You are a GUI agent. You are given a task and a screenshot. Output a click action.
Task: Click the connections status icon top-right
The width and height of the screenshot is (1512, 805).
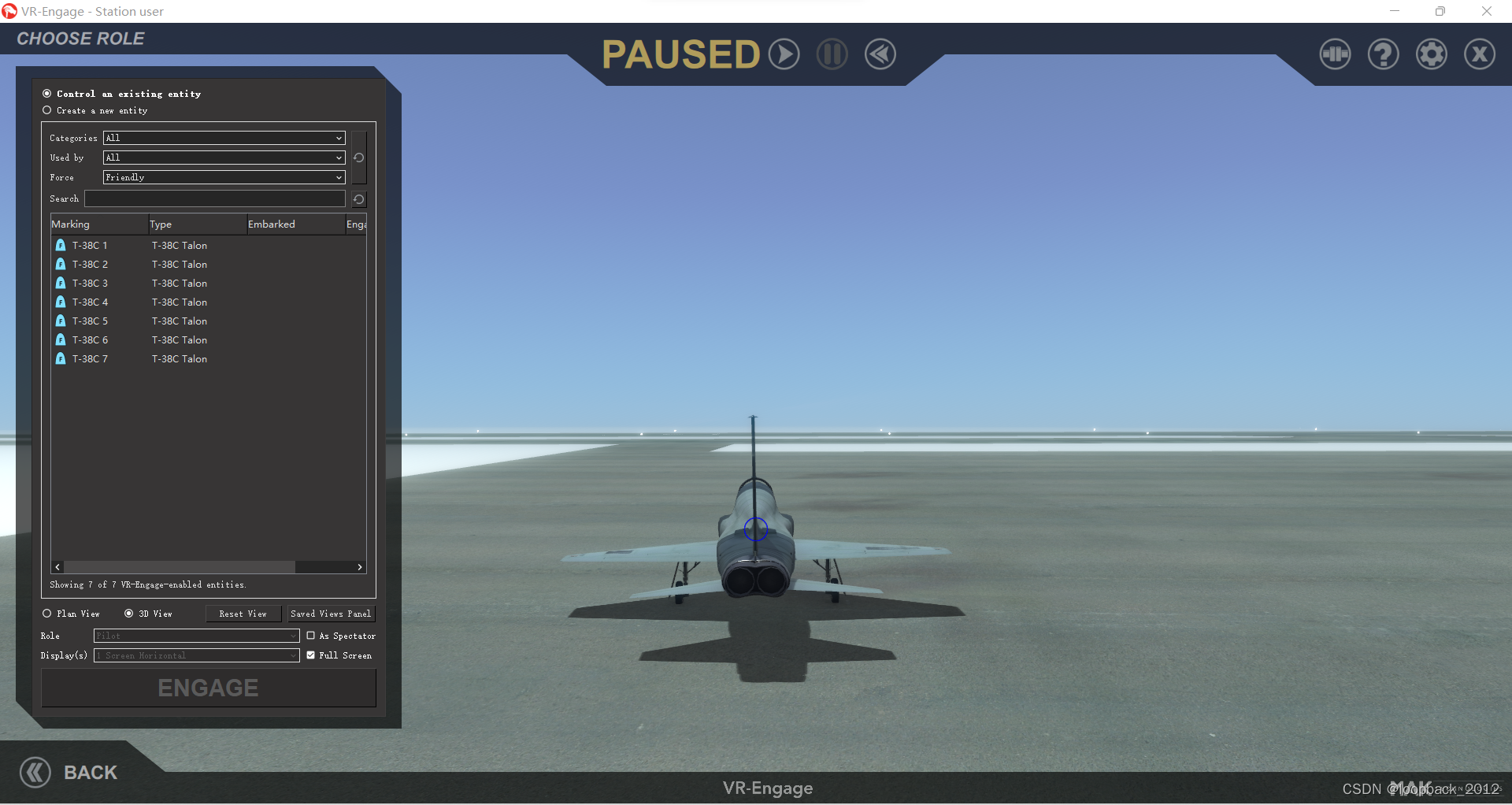pos(1334,54)
